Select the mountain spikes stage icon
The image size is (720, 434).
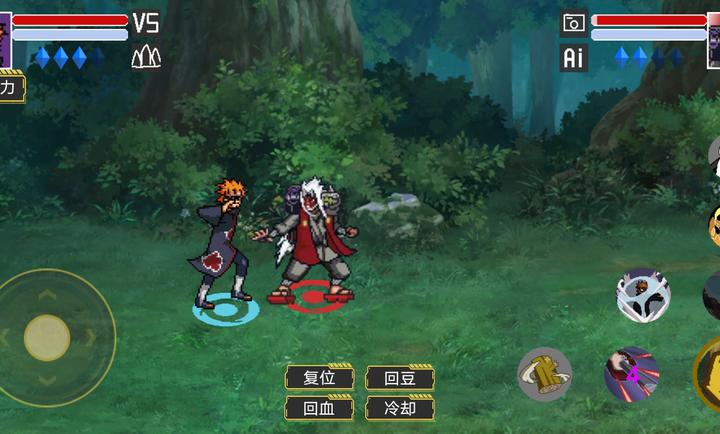(x=146, y=57)
